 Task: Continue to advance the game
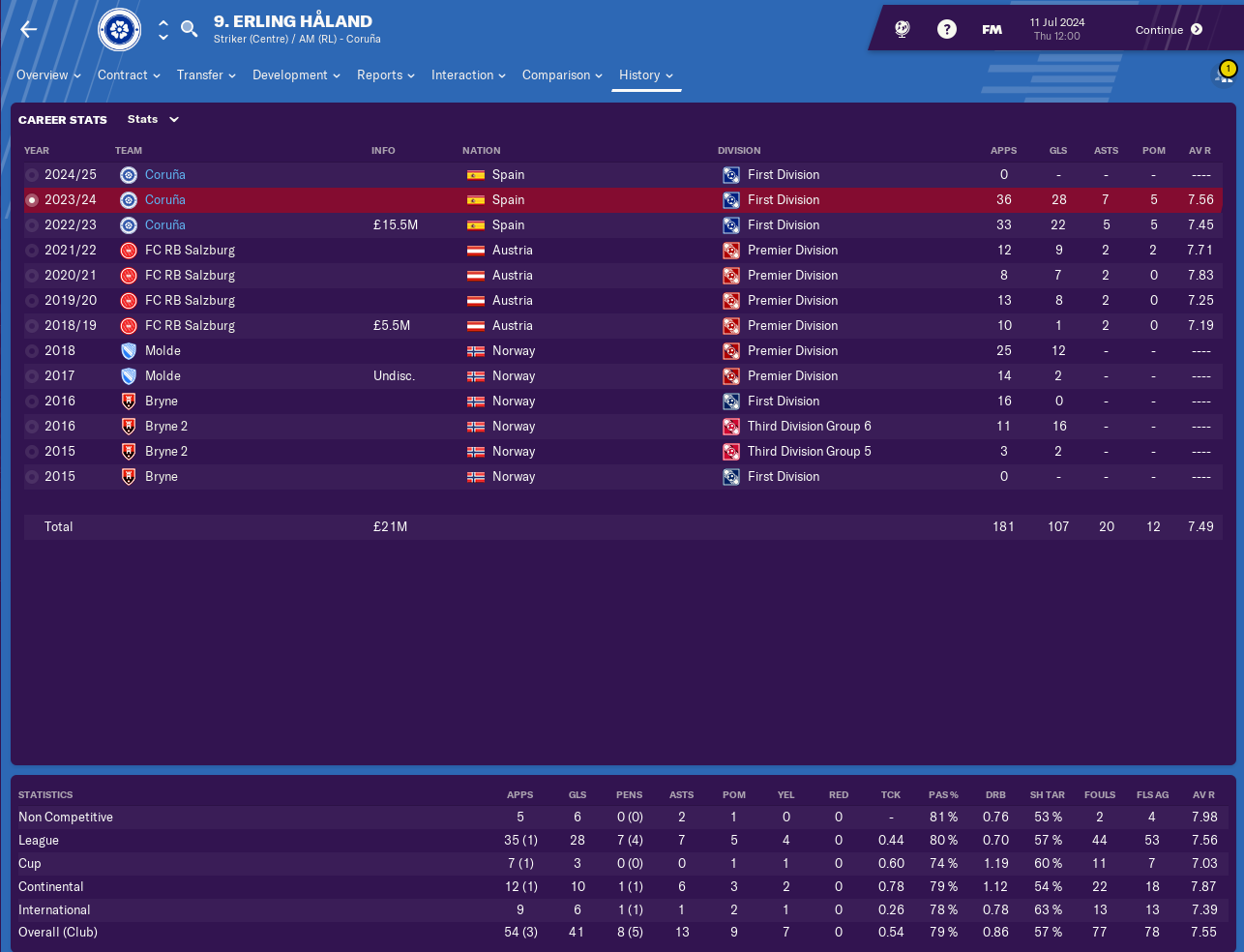(x=1169, y=30)
